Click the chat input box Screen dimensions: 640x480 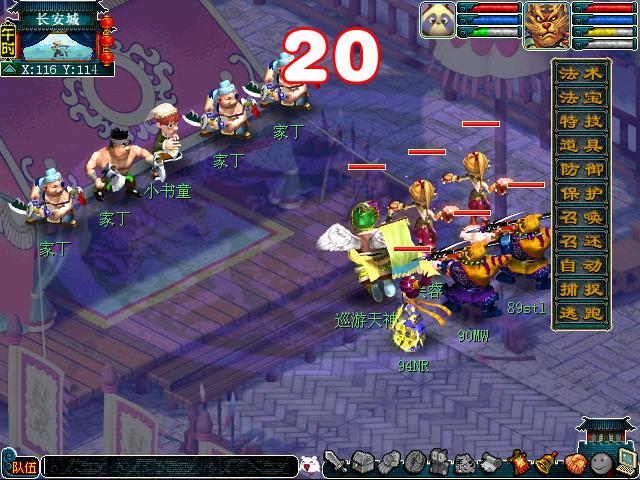point(170,466)
